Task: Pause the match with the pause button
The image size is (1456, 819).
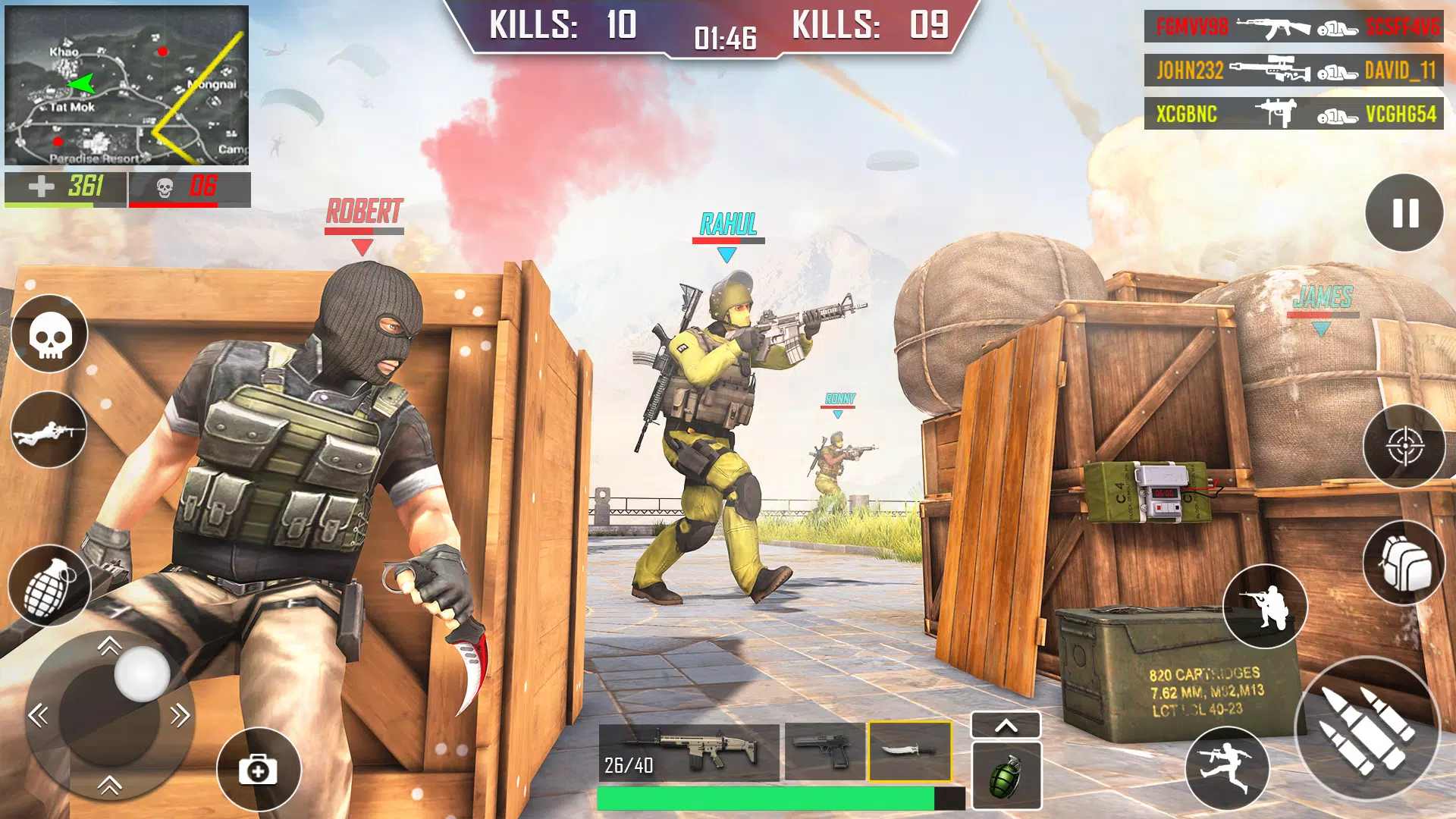Action: pyautogui.click(x=1404, y=213)
